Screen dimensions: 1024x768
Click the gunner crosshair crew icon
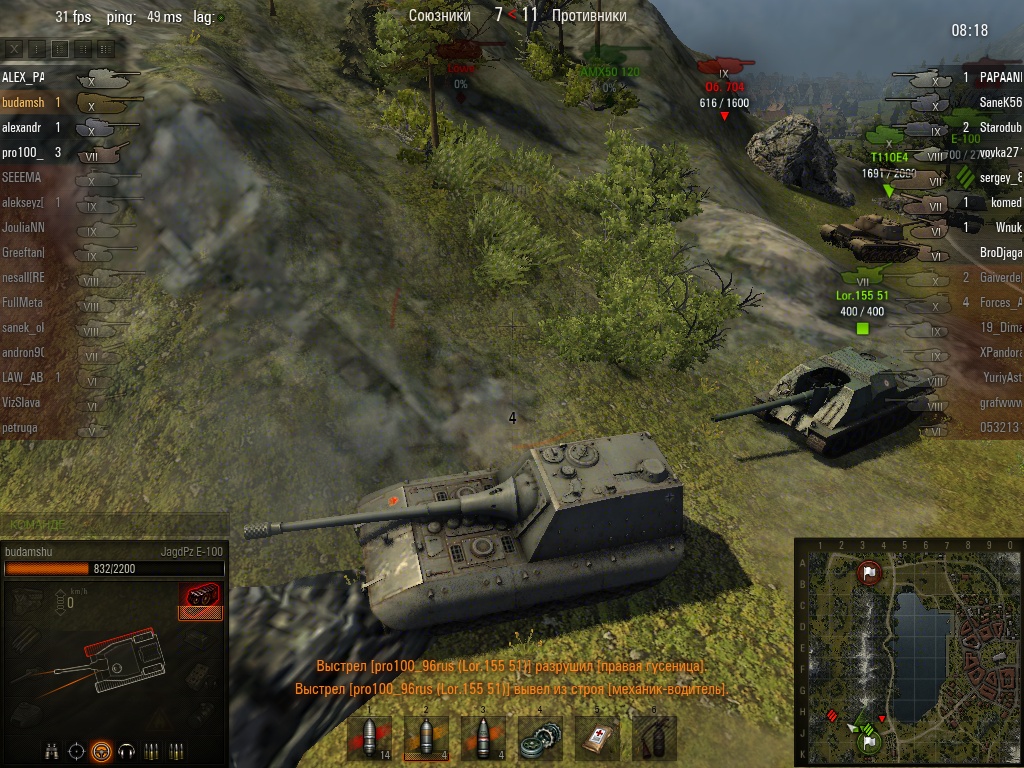(x=76, y=750)
